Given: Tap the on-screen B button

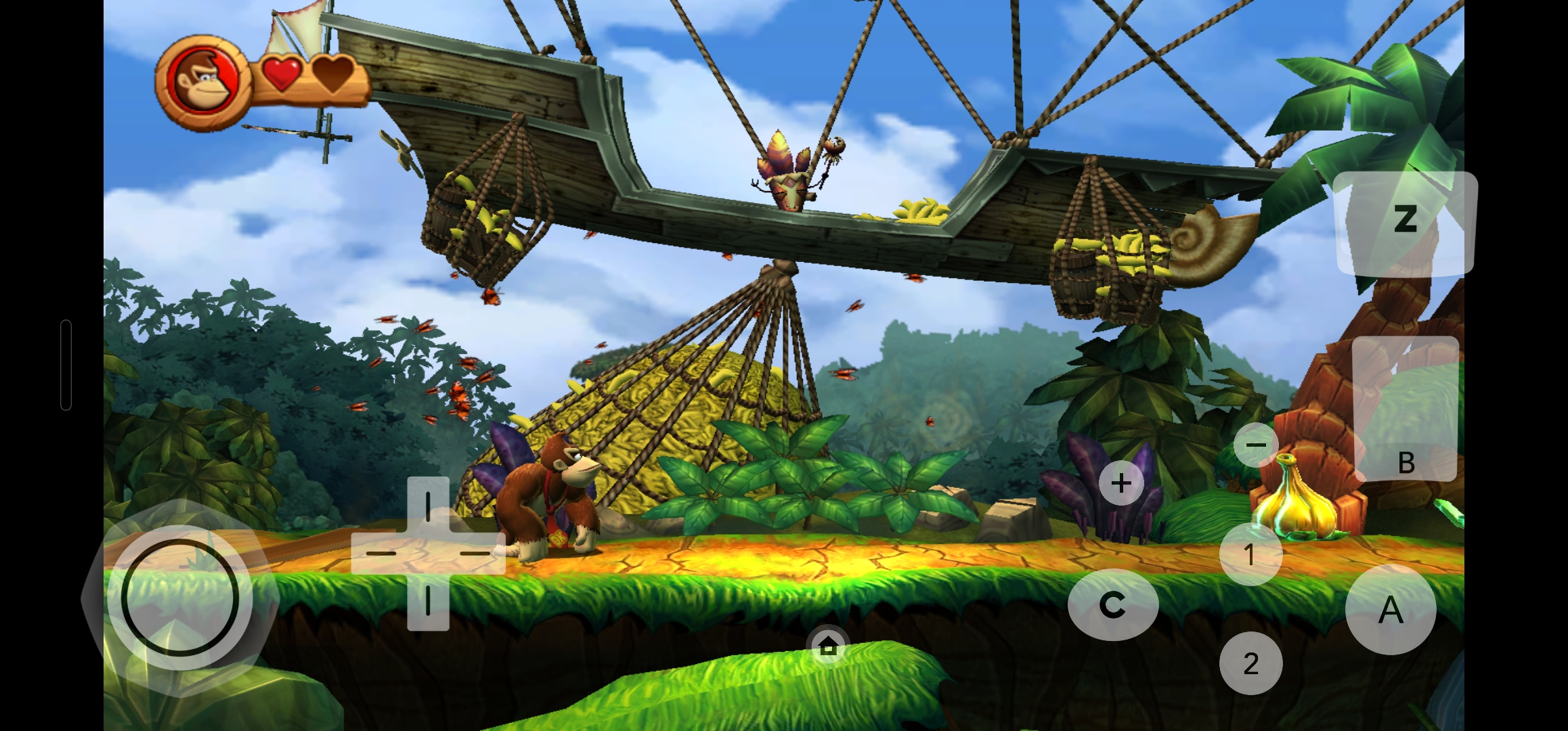Looking at the screenshot, I should click(x=1406, y=410).
